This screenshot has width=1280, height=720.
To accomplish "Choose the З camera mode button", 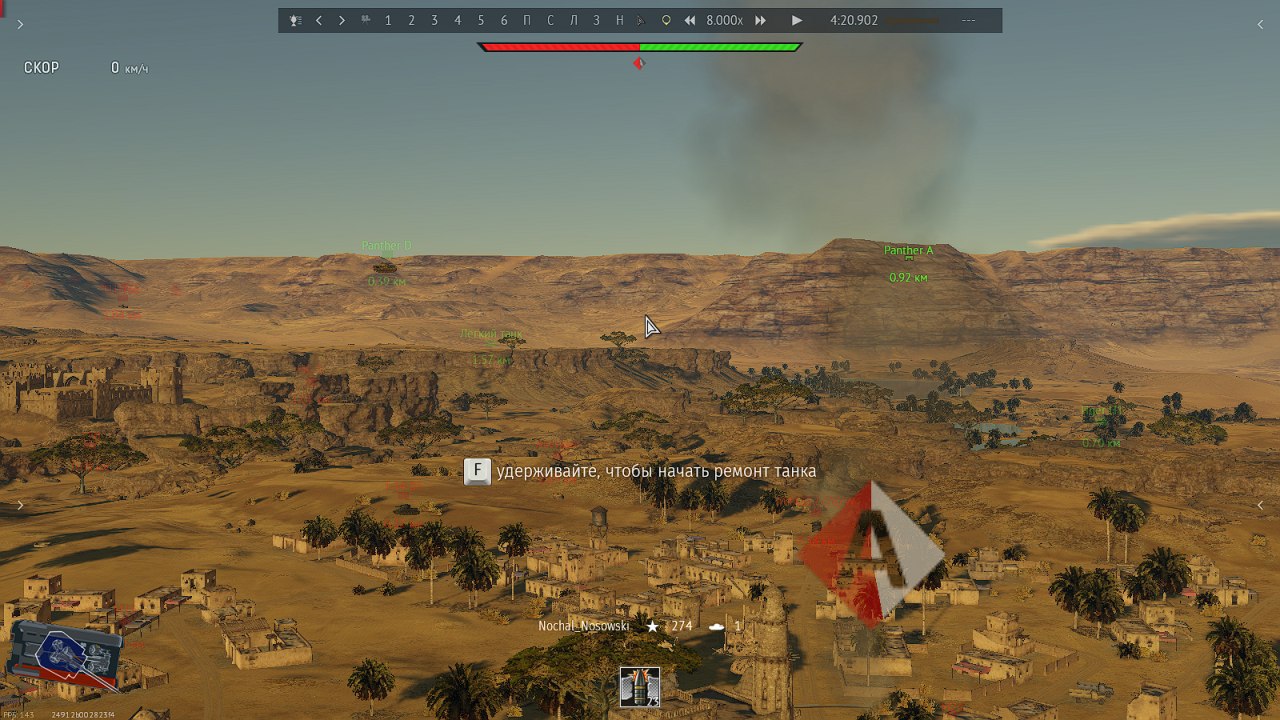I will pyautogui.click(x=597, y=20).
